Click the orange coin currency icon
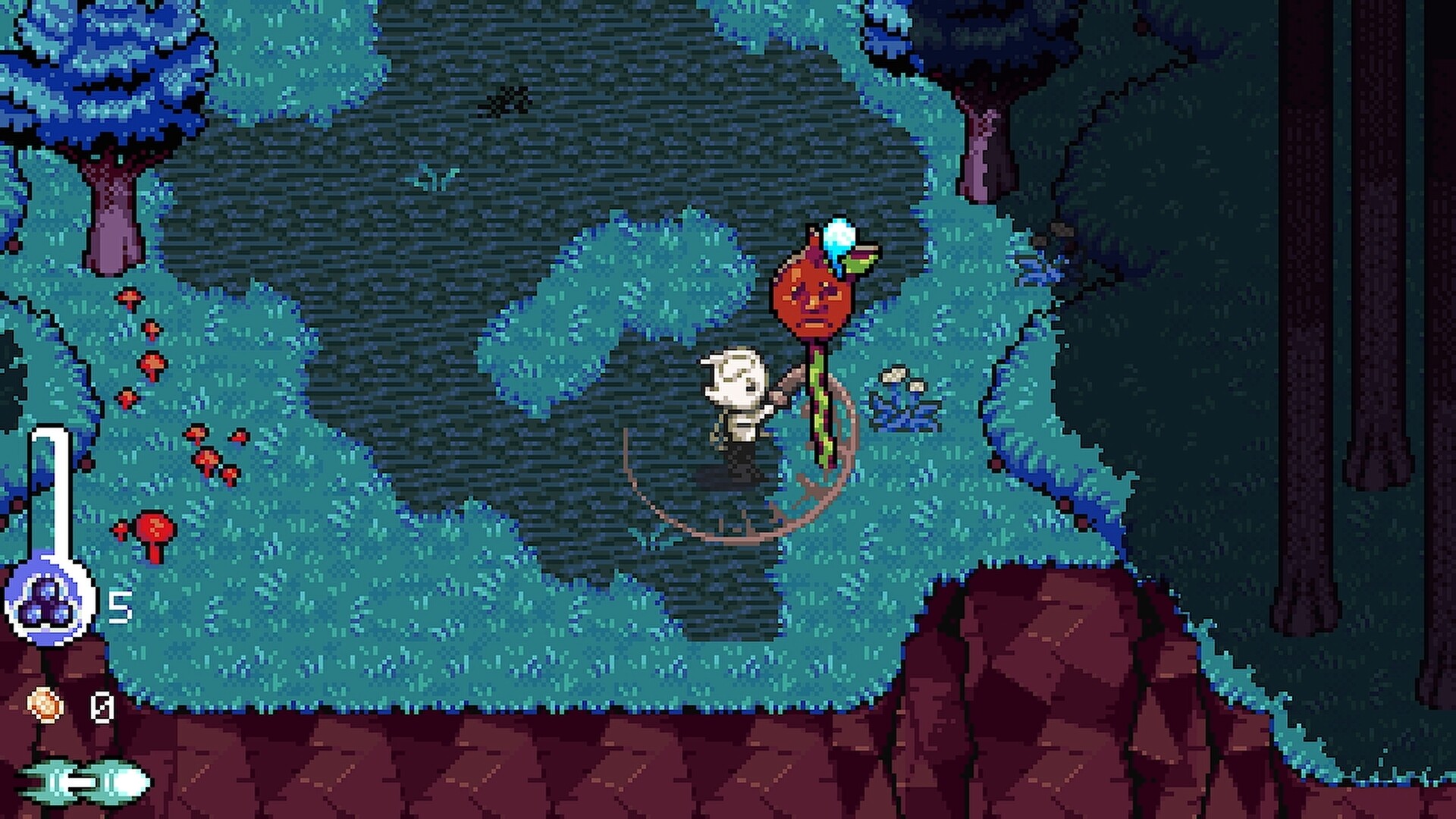 click(x=47, y=705)
